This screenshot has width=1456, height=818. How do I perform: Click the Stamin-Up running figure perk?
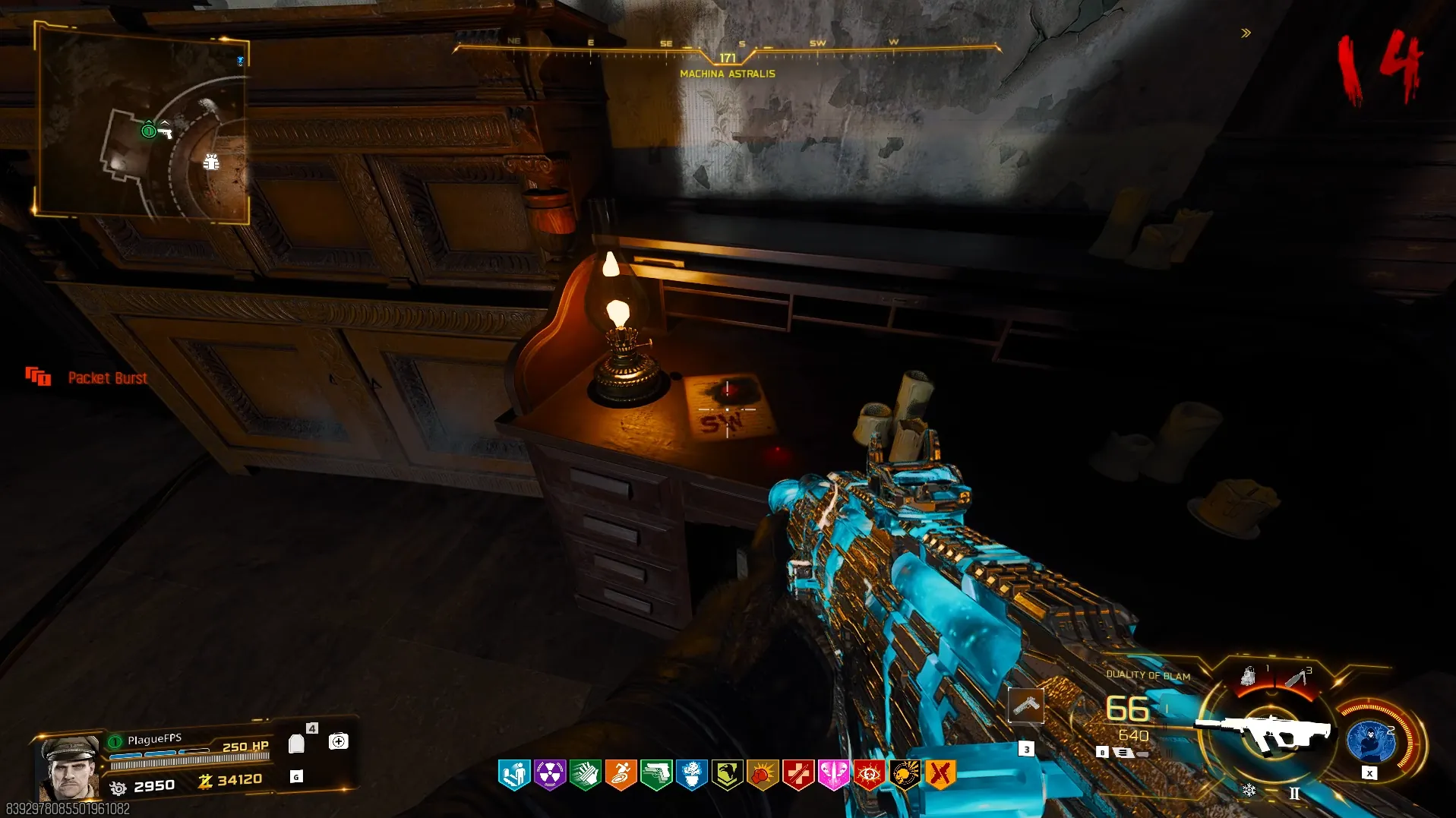pyautogui.click(x=514, y=775)
